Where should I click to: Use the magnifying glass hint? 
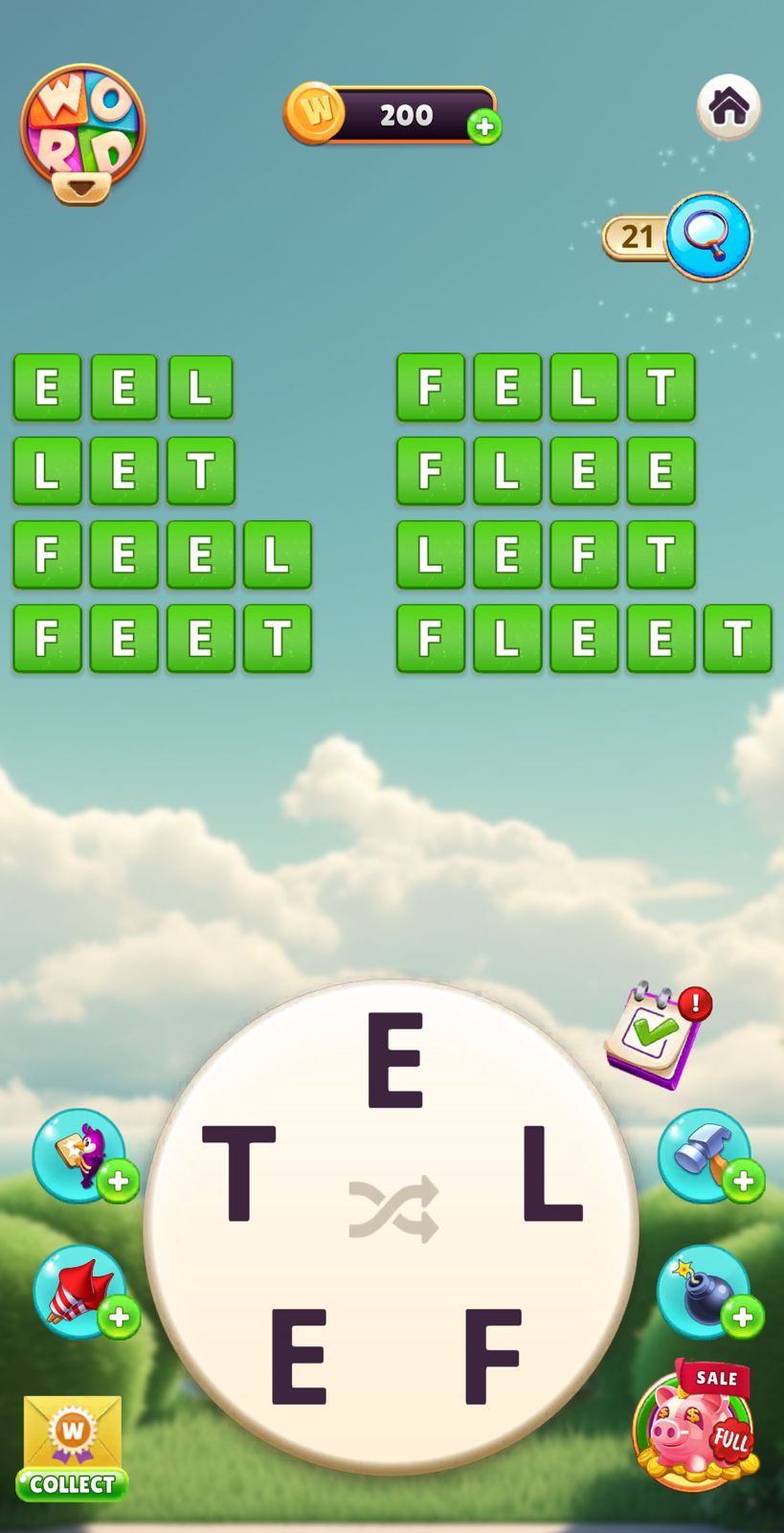coord(708,236)
